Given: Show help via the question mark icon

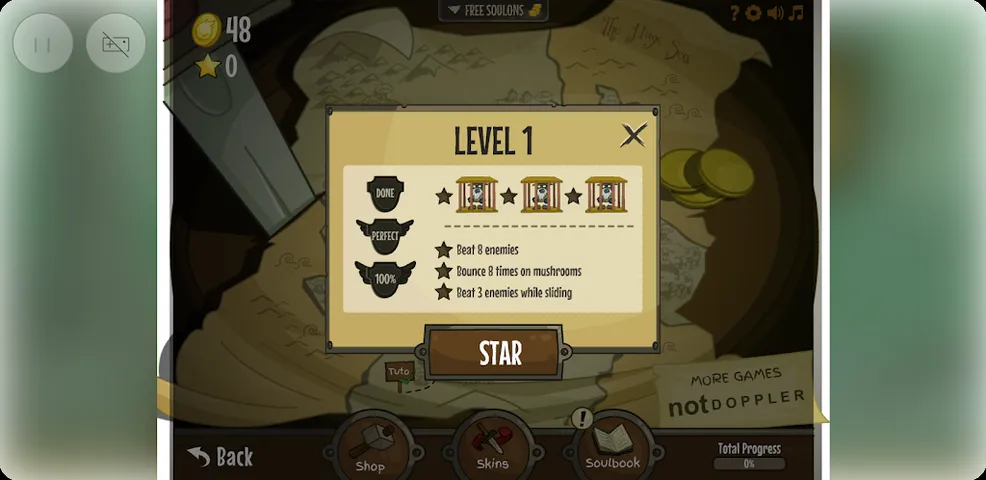Looking at the screenshot, I should click(734, 13).
